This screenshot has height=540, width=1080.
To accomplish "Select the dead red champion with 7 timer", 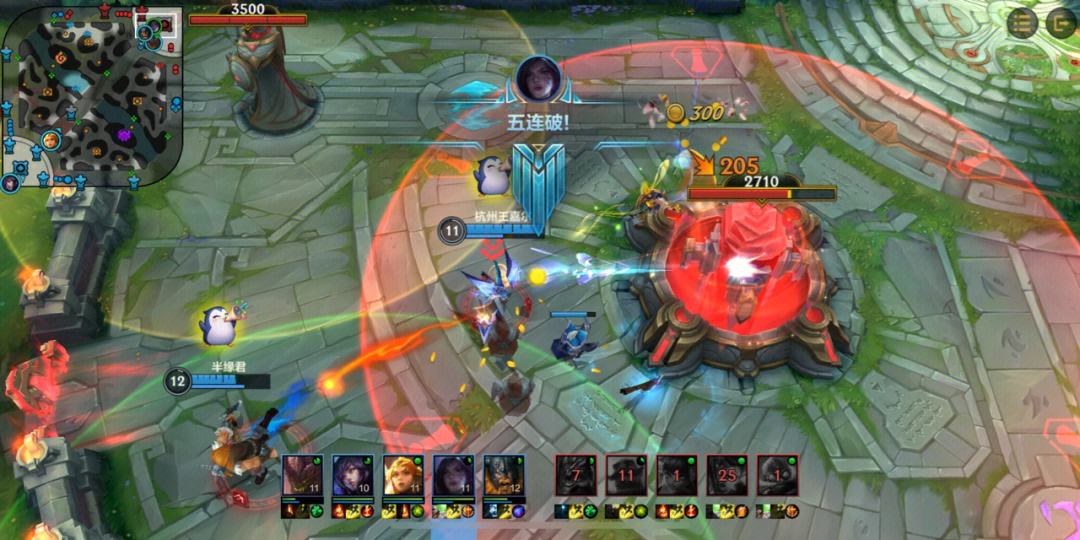I will click(576, 475).
